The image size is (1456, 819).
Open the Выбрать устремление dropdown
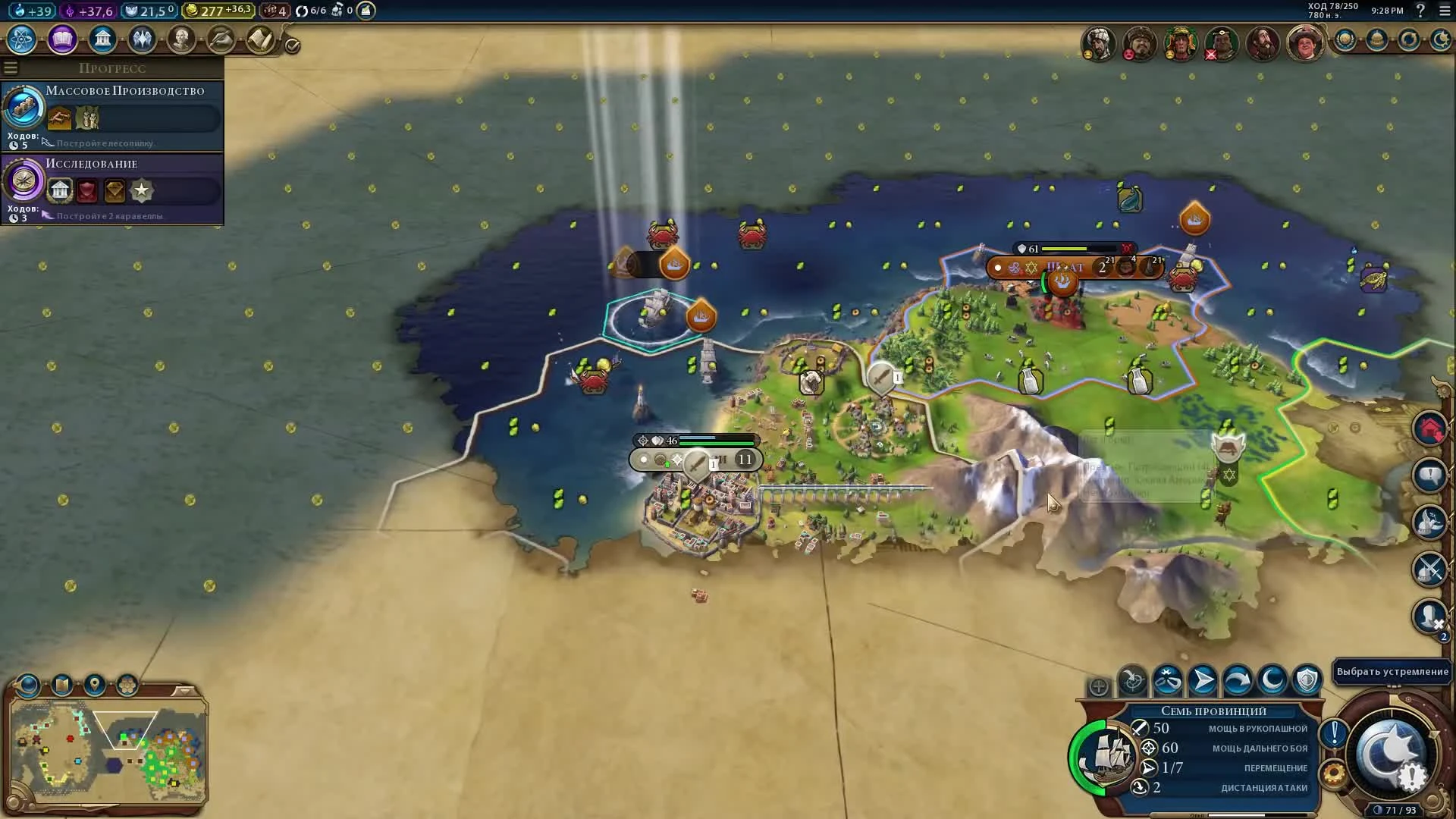tap(1392, 671)
